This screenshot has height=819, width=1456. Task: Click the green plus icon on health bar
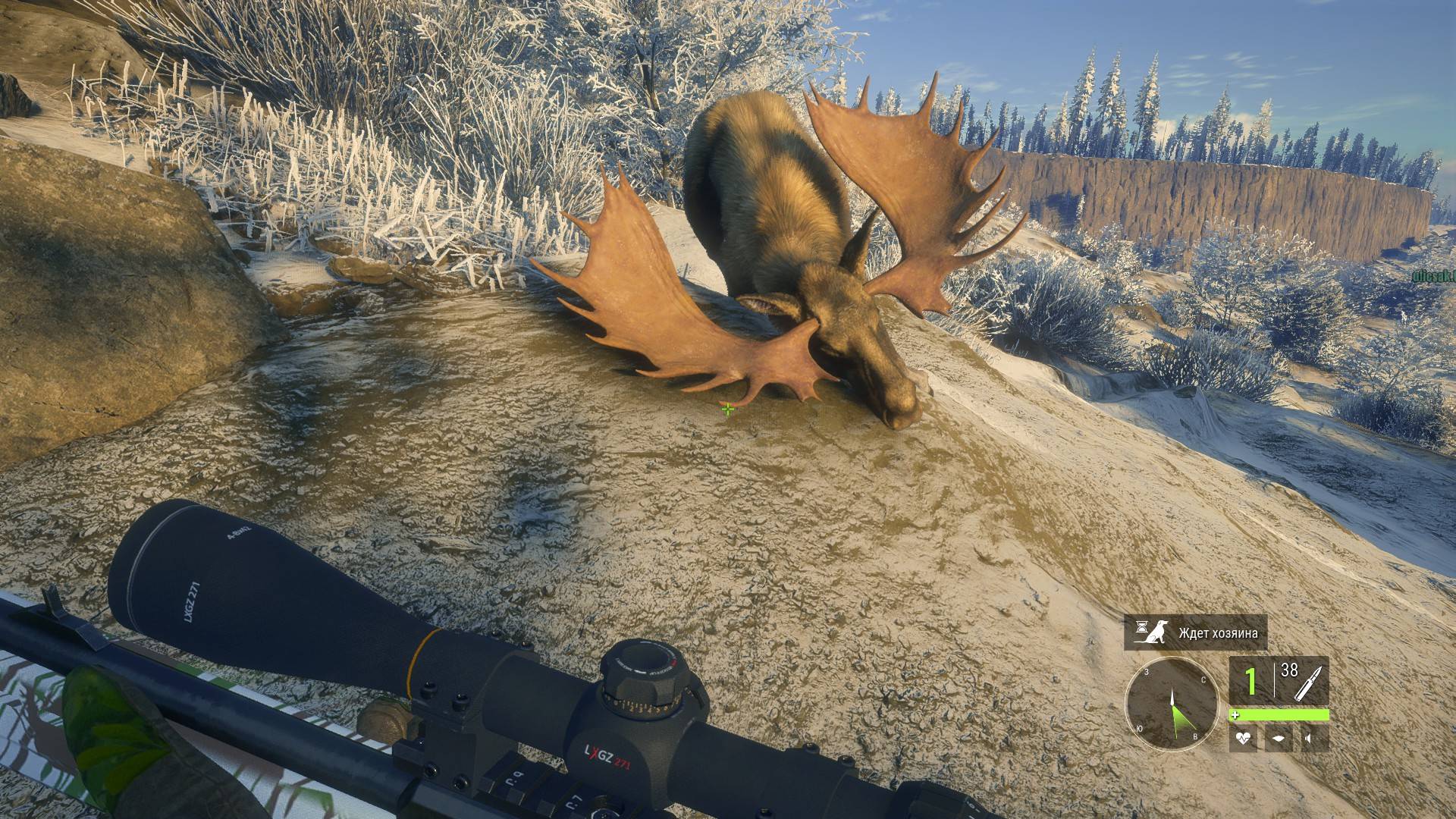(x=1235, y=714)
